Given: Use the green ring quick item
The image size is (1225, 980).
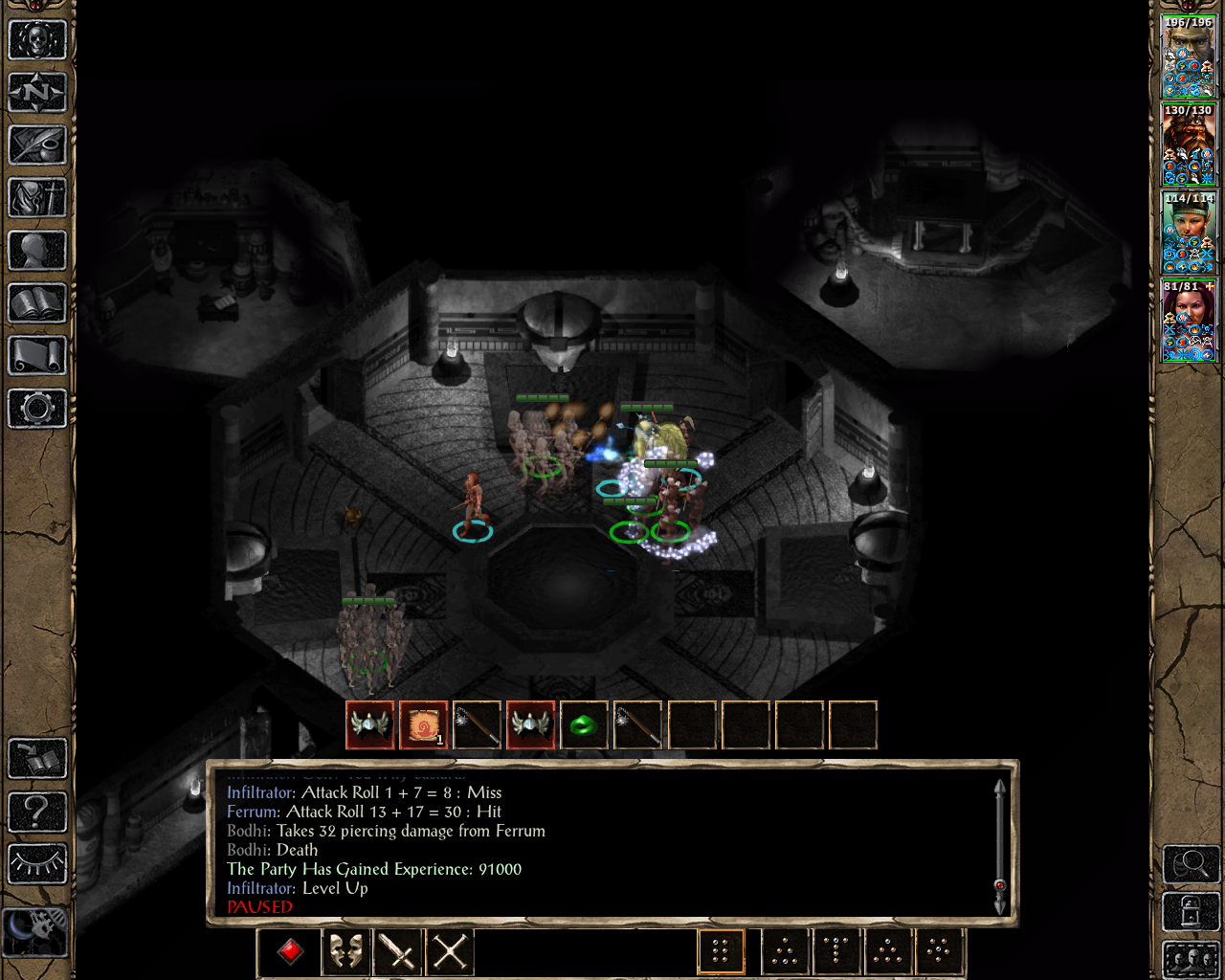Looking at the screenshot, I should click(x=585, y=724).
